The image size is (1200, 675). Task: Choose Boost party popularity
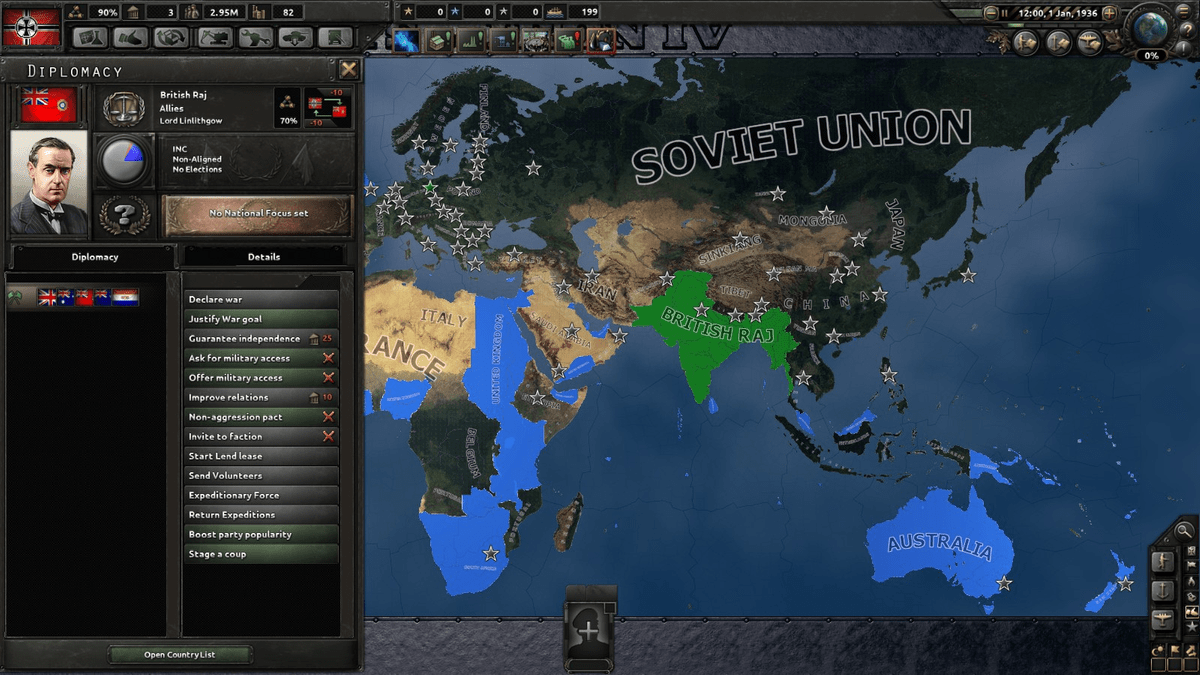(261, 534)
